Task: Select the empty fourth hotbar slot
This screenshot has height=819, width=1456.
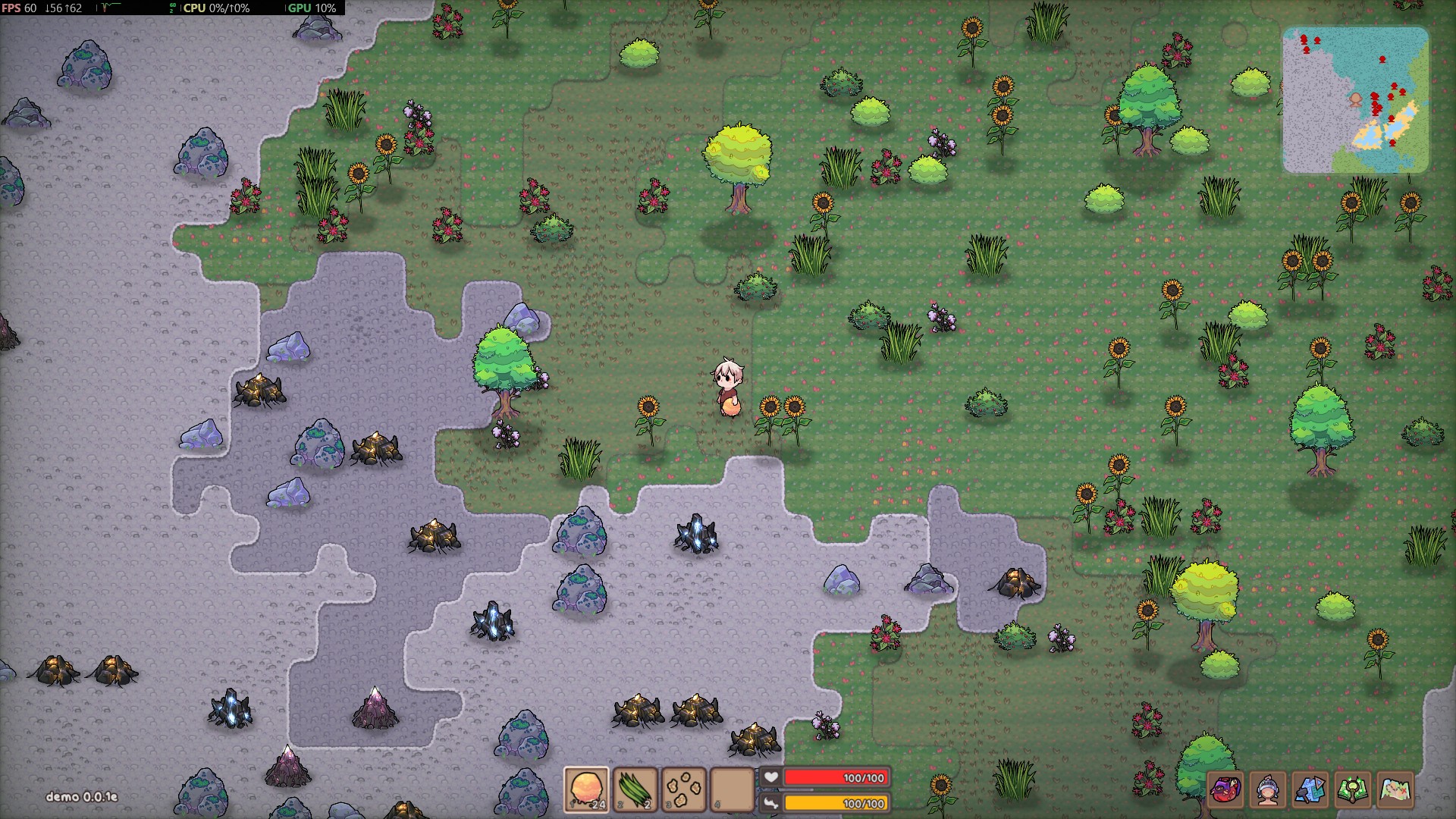Action: tap(732, 789)
